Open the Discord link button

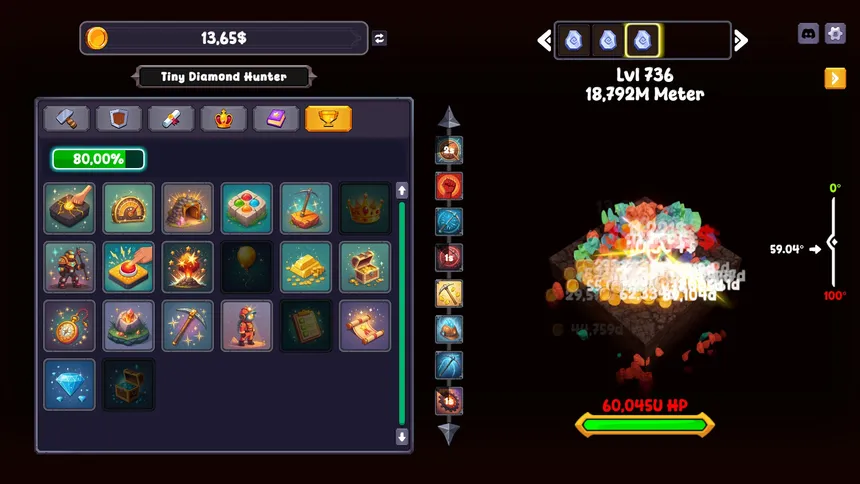[808, 33]
